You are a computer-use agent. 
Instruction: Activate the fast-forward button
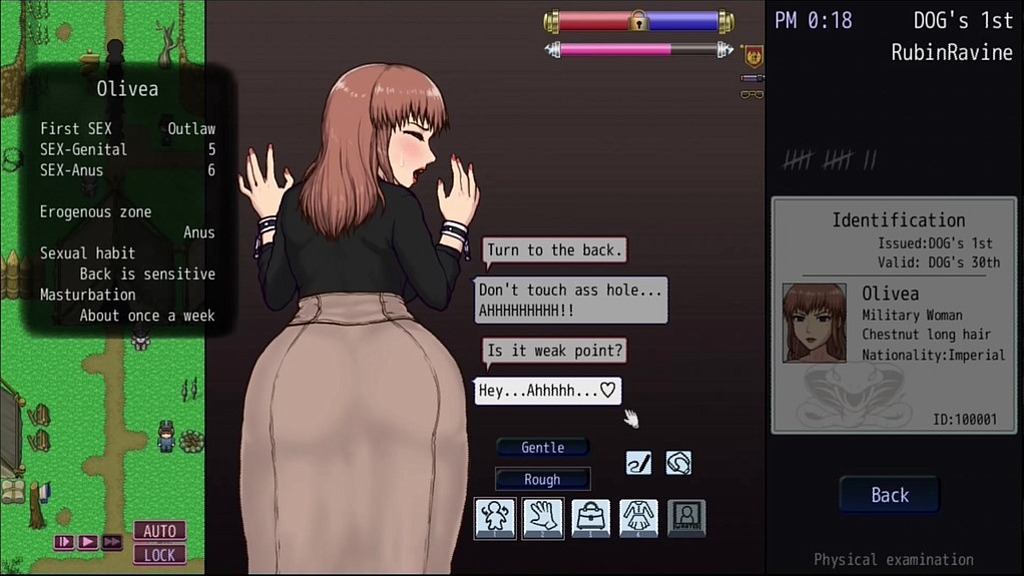pyautogui.click(x=112, y=542)
